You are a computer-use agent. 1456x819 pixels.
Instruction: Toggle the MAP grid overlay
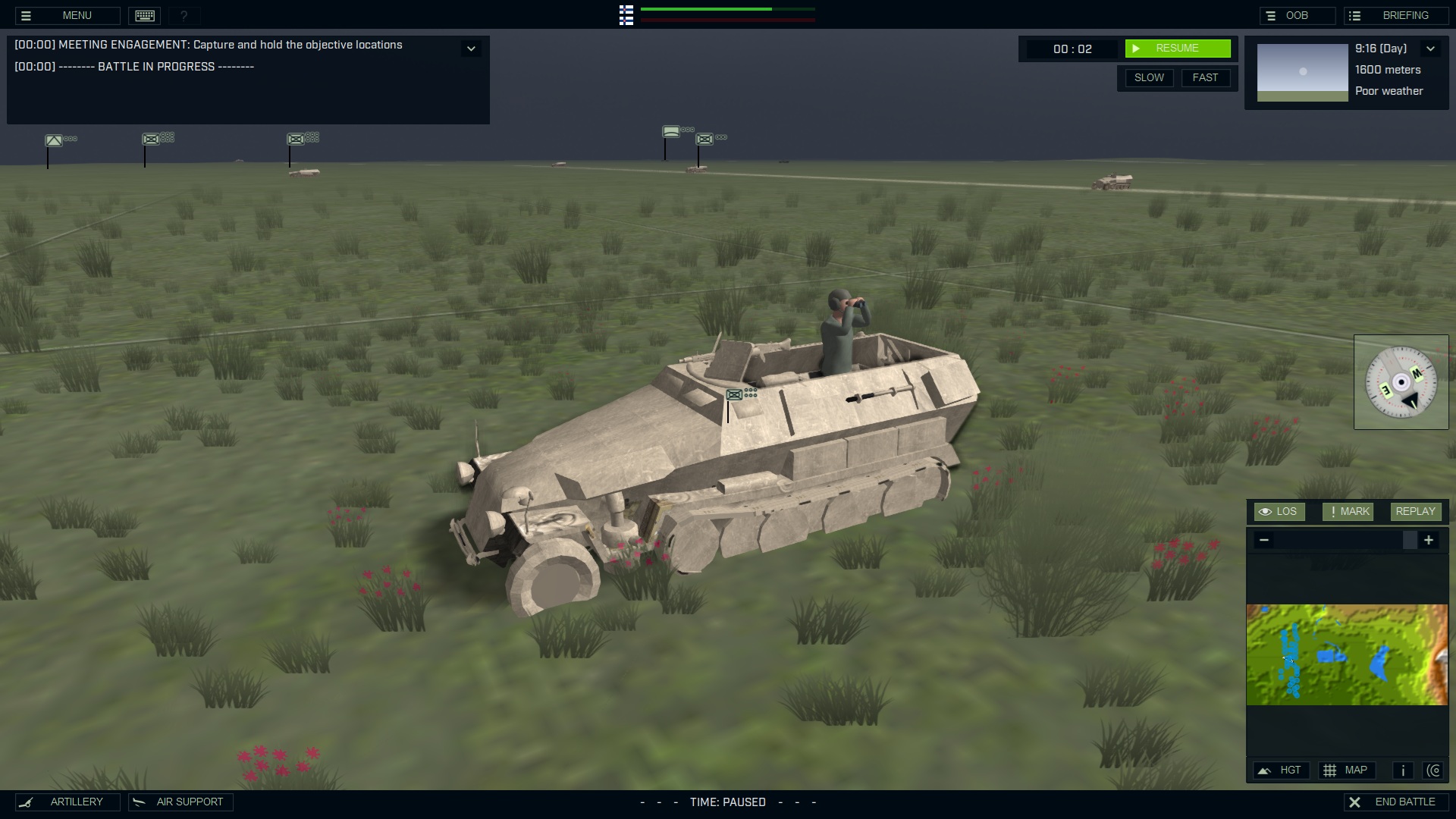click(1348, 770)
